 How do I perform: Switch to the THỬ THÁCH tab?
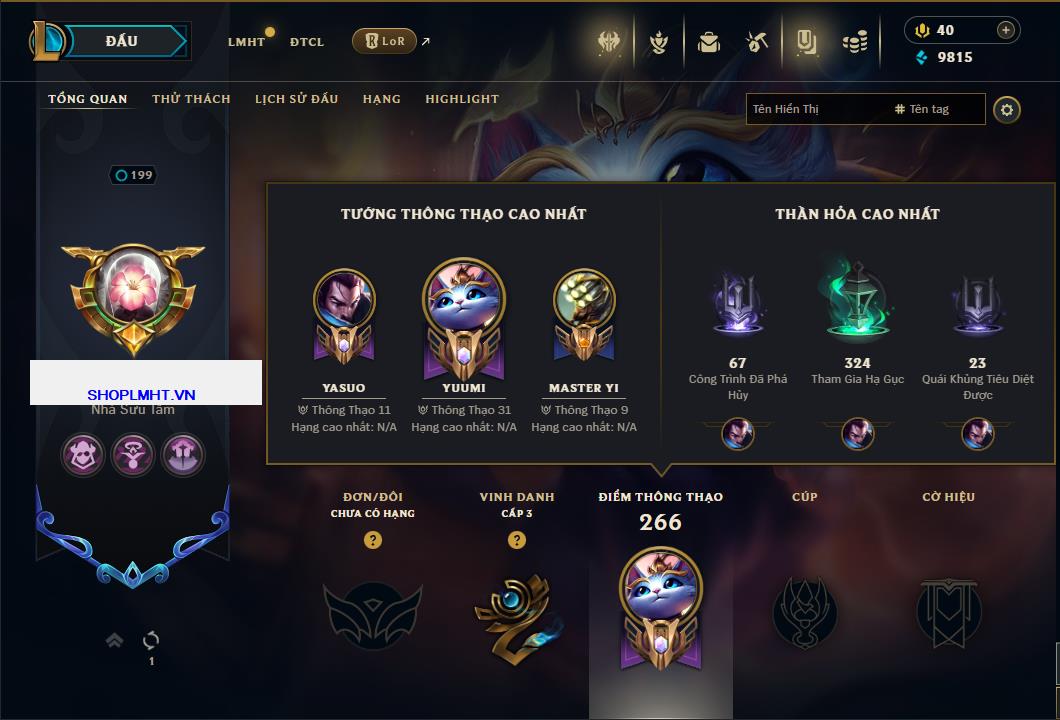point(191,99)
